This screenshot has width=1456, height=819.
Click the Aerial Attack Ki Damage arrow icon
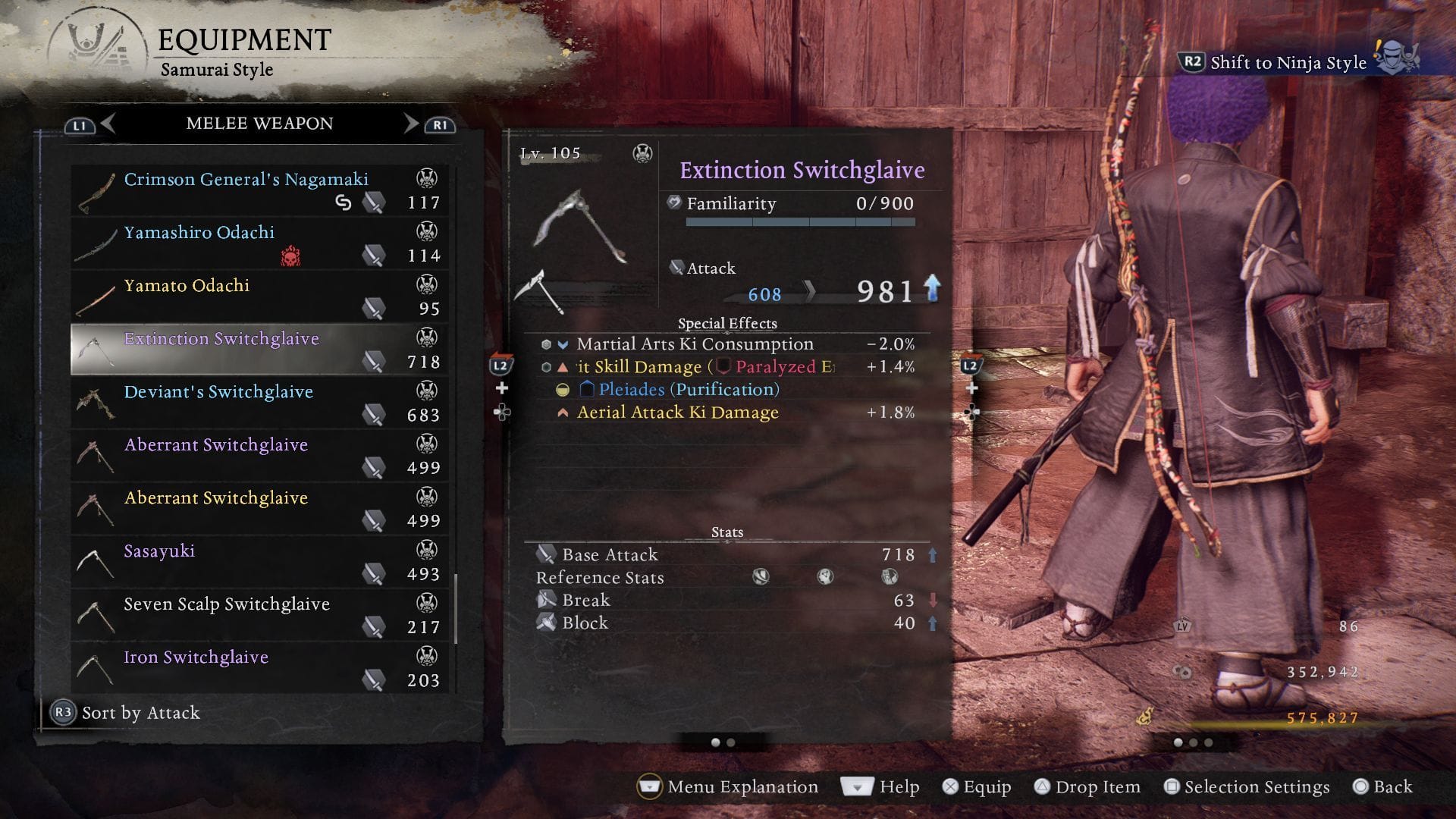[x=562, y=413]
